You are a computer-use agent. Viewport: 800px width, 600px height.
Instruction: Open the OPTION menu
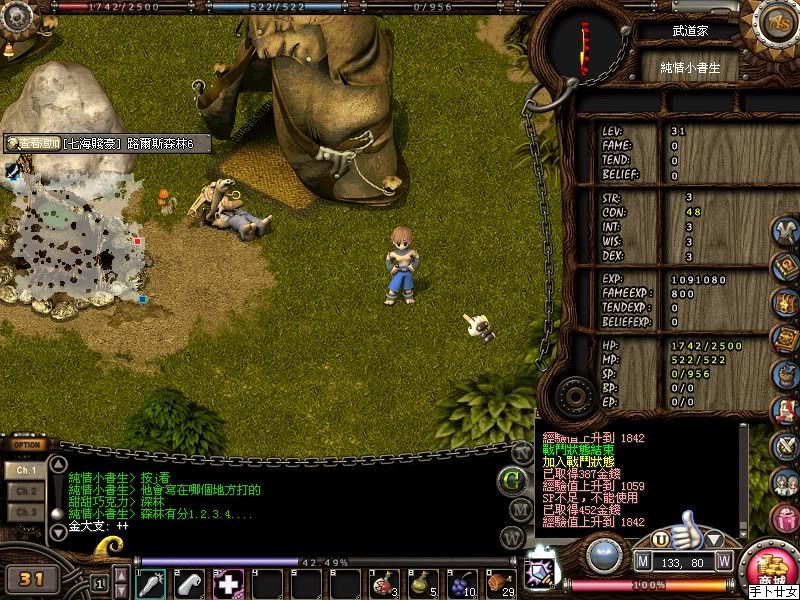pos(28,445)
